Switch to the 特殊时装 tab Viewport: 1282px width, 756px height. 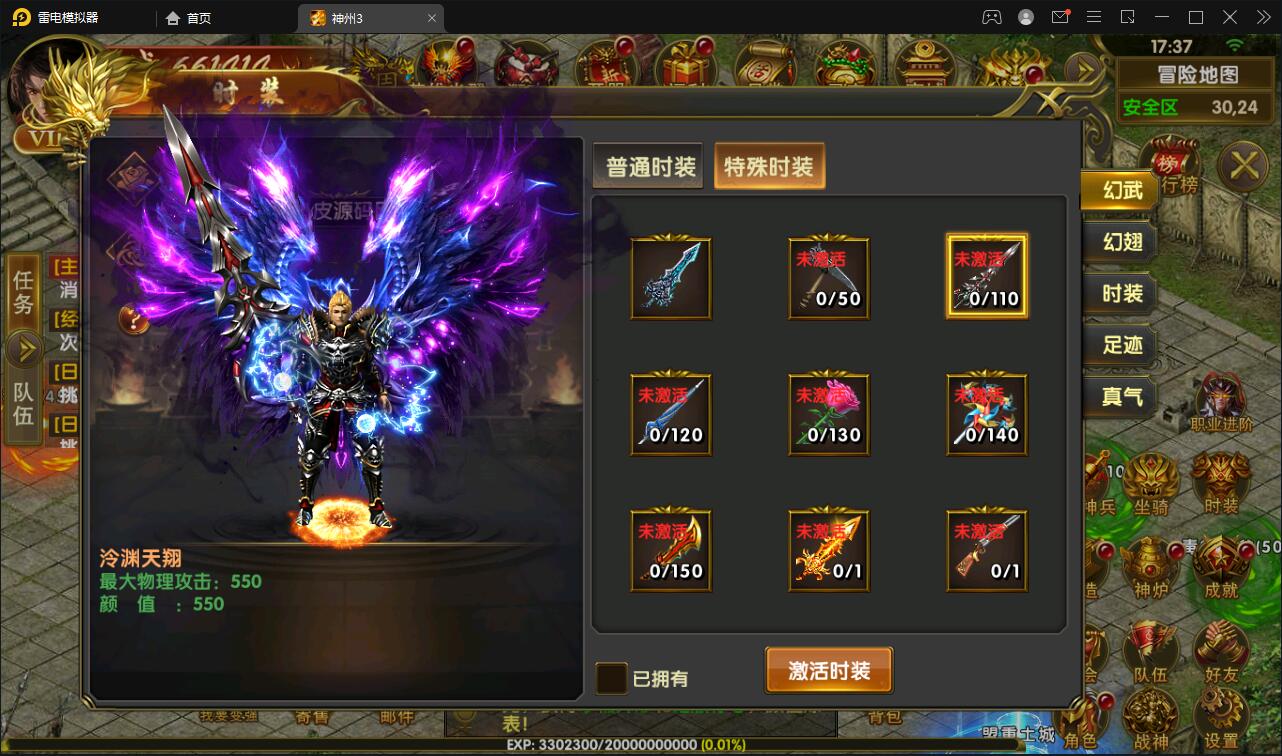(770, 168)
